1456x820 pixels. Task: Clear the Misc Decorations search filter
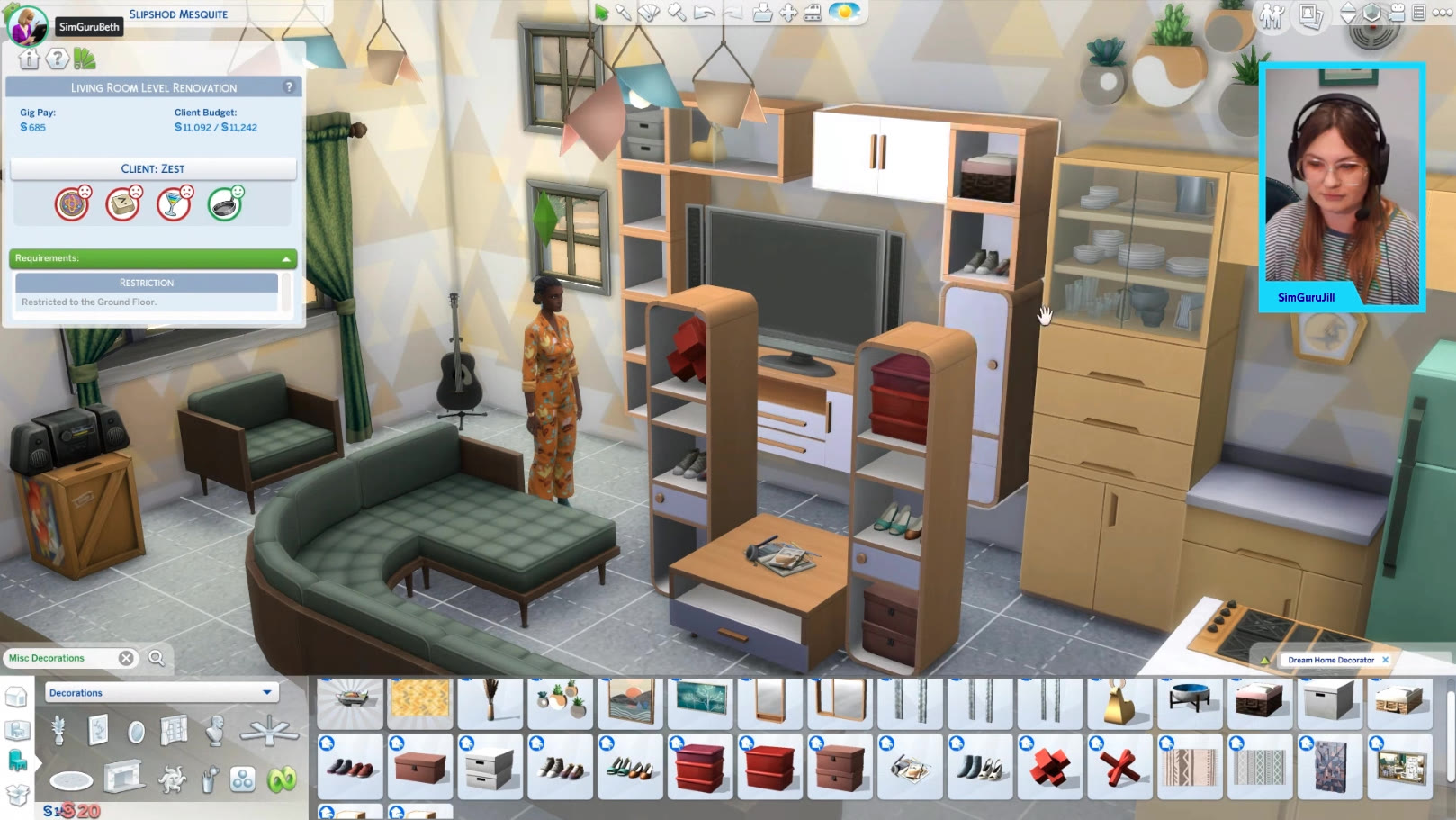click(126, 658)
